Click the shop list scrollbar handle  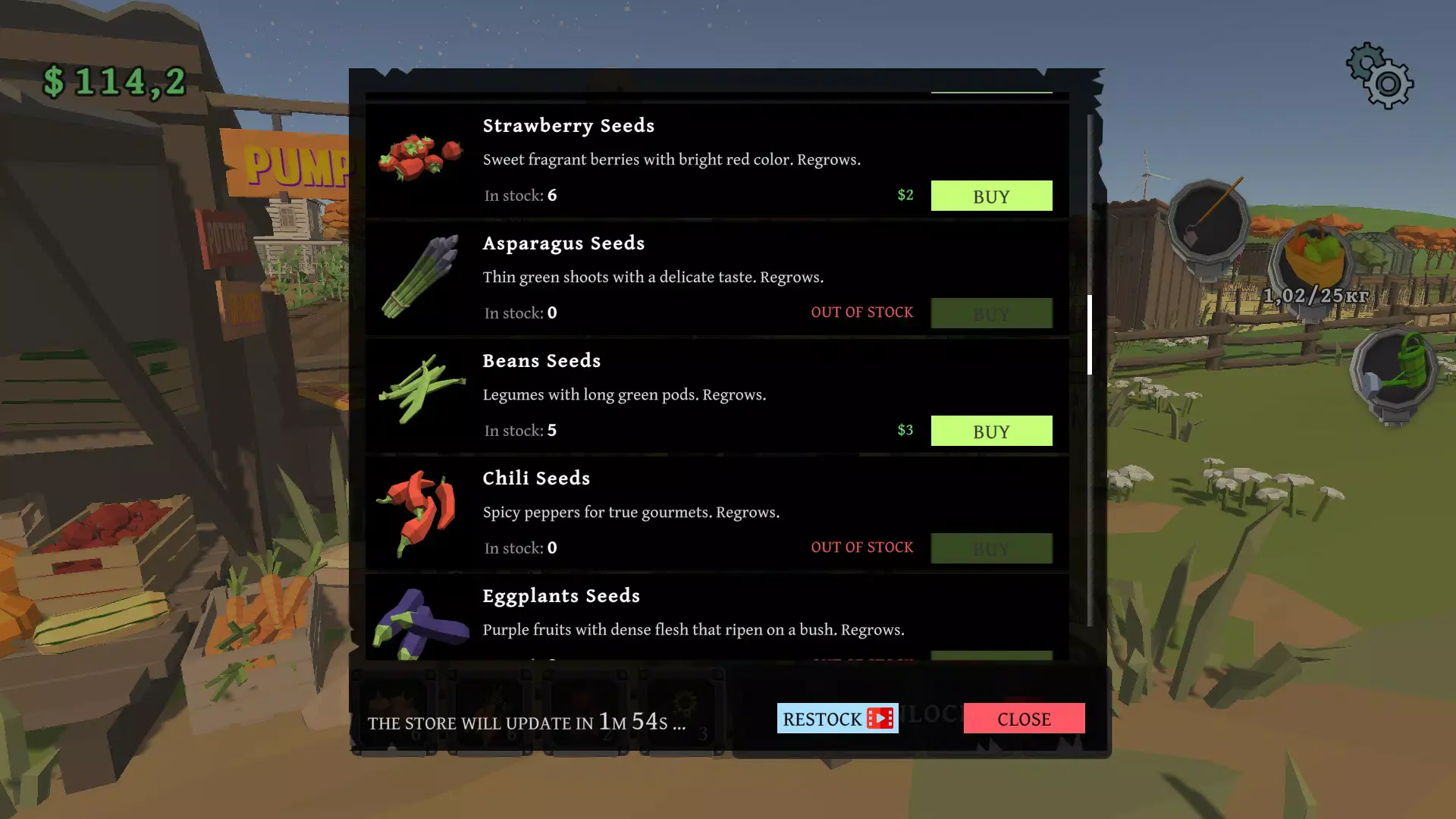(1090, 334)
